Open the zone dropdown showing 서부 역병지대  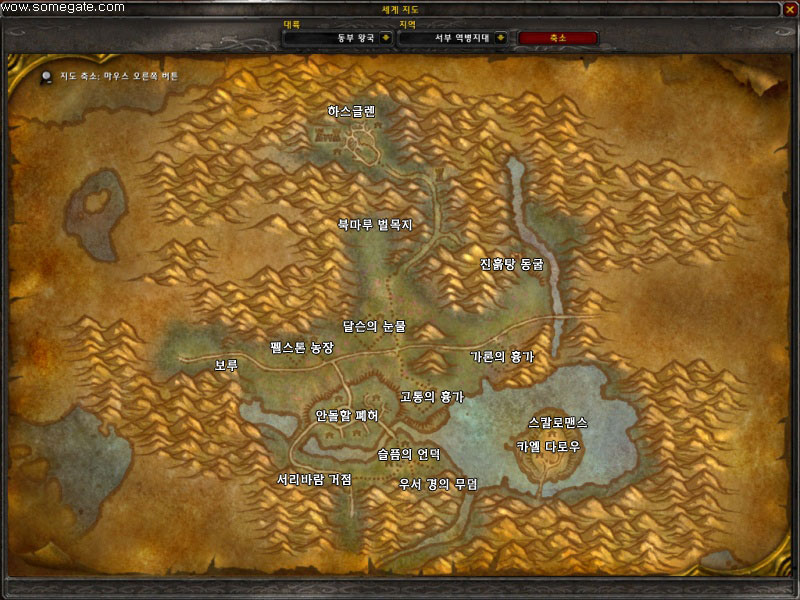(x=500, y=38)
